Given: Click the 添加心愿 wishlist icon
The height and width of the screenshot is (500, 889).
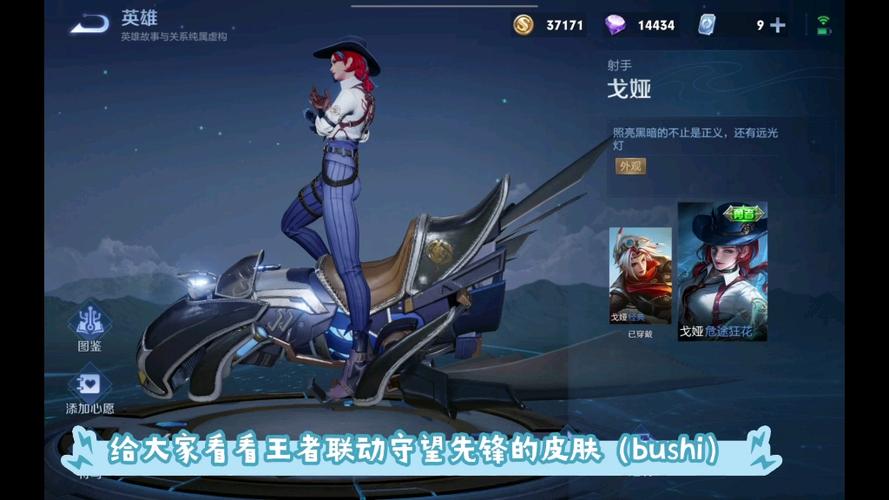Looking at the screenshot, I should 89,384.
